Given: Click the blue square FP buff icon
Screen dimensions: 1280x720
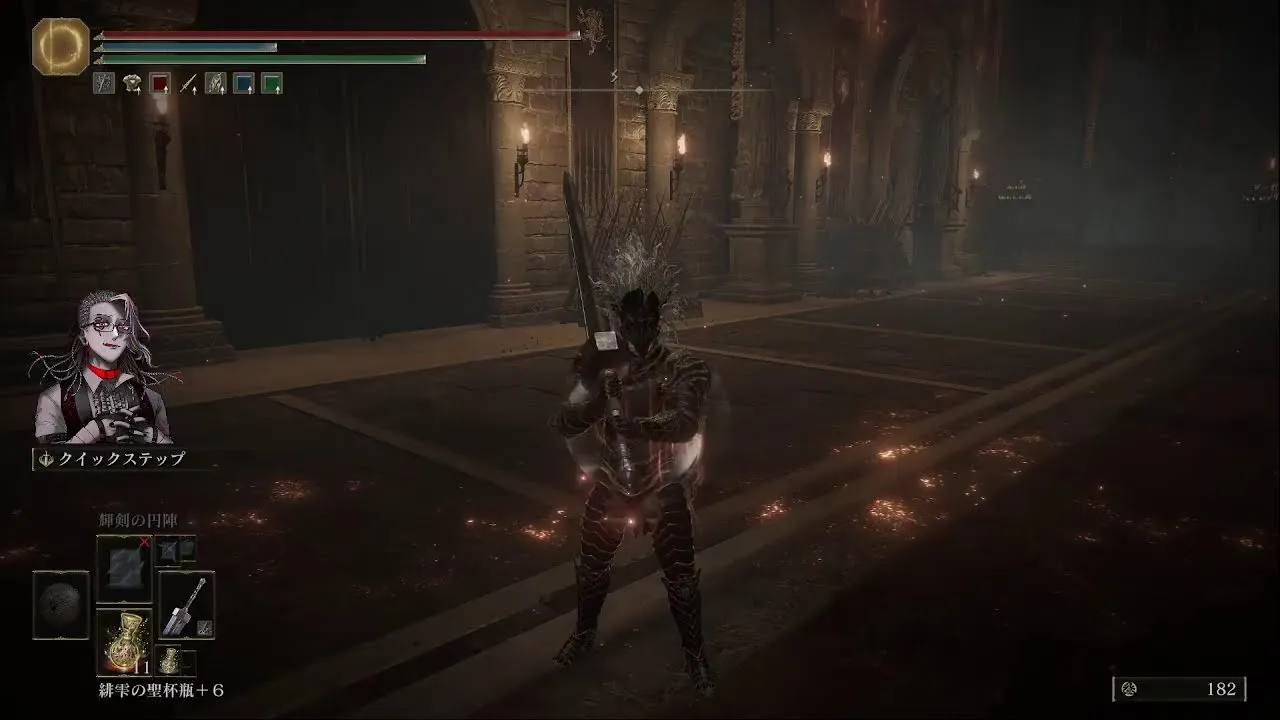Looking at the screenshot, I should pos(243,84).
